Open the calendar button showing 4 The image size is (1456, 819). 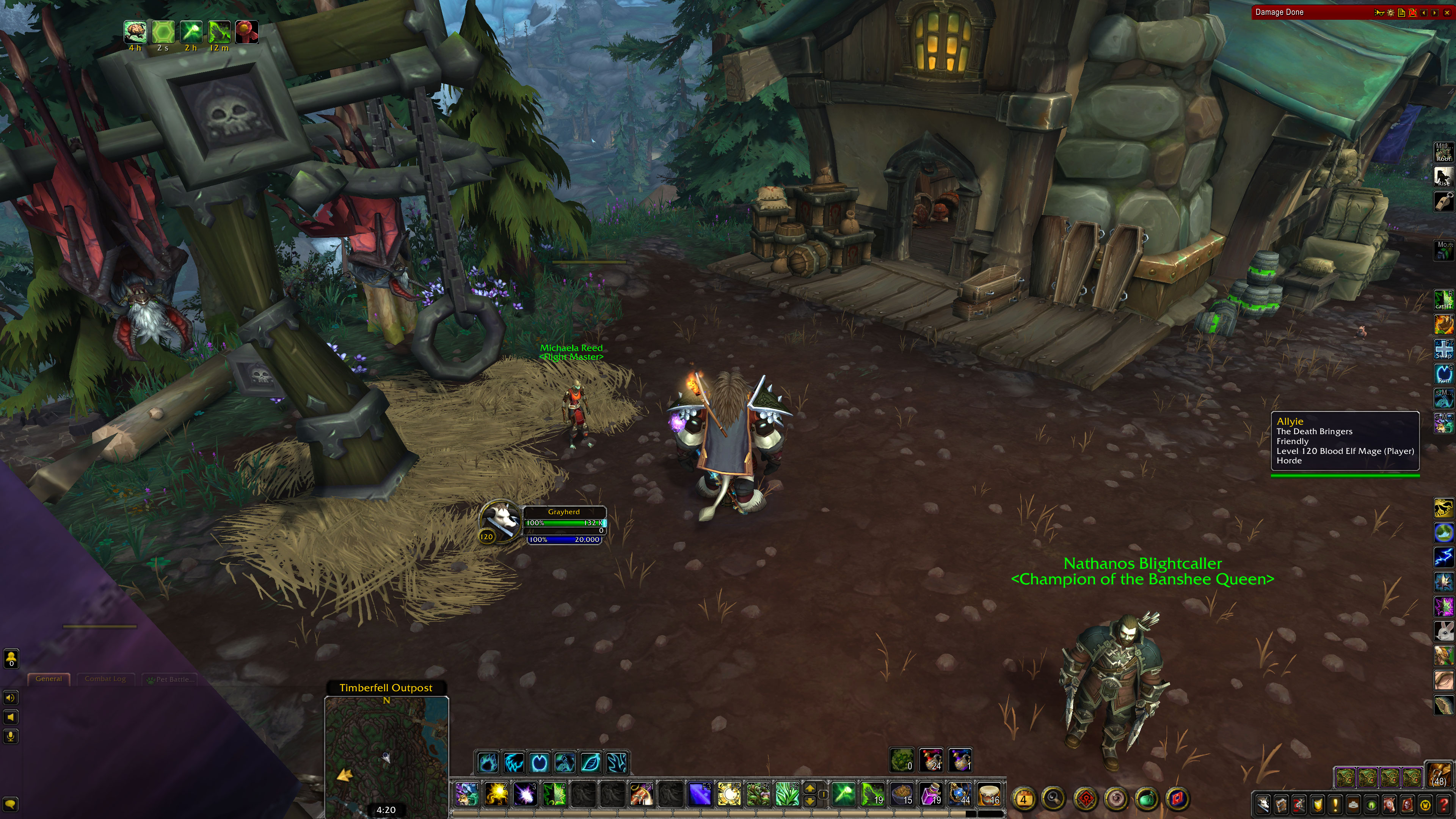click(1024, 799)
